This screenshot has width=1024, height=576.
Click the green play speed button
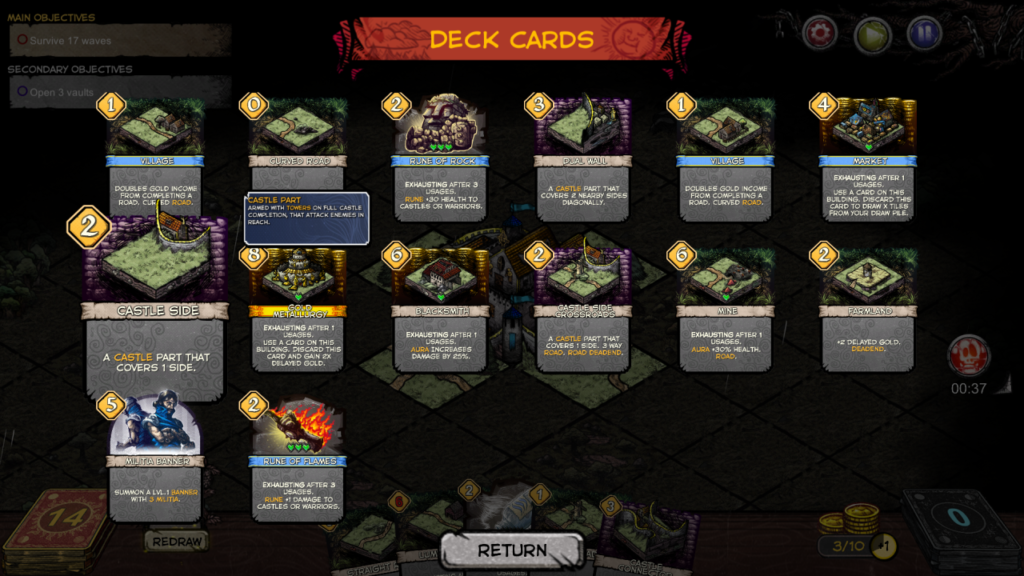pyautogui.click(x=872, y=33)
